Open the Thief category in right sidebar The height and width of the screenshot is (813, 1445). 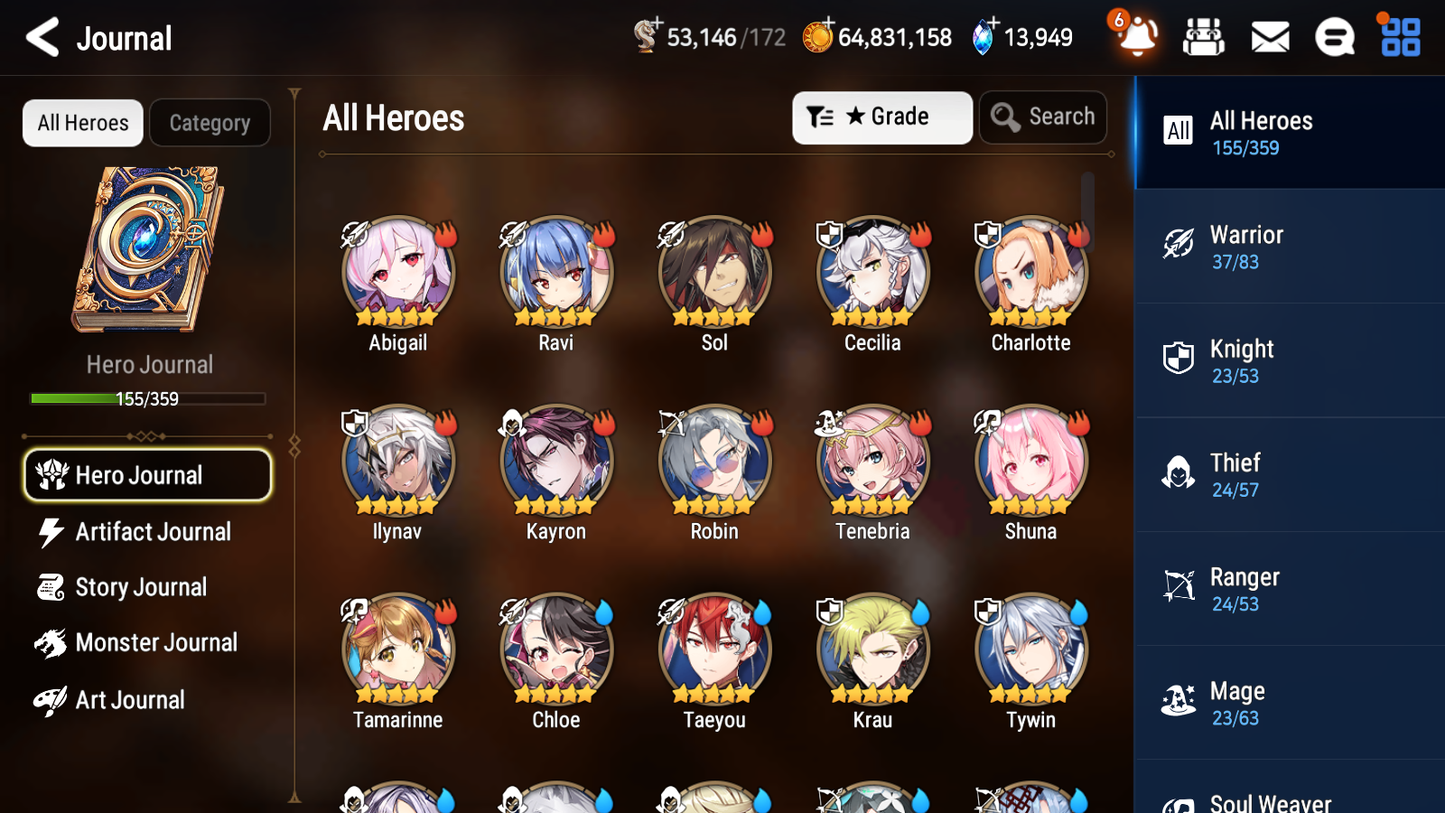coord(1179,474)
